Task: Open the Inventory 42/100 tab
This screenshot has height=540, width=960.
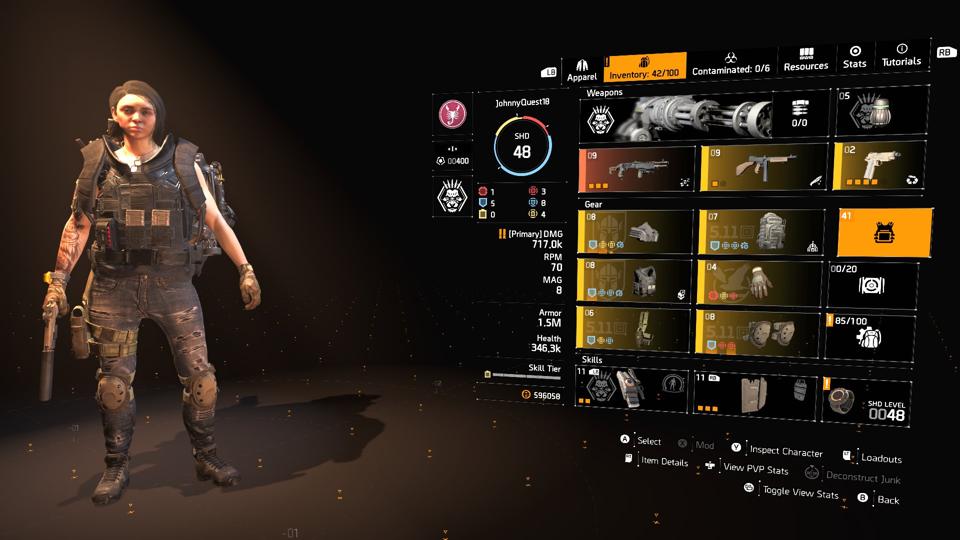Action: pyautogui.click(x=646, y=66)
